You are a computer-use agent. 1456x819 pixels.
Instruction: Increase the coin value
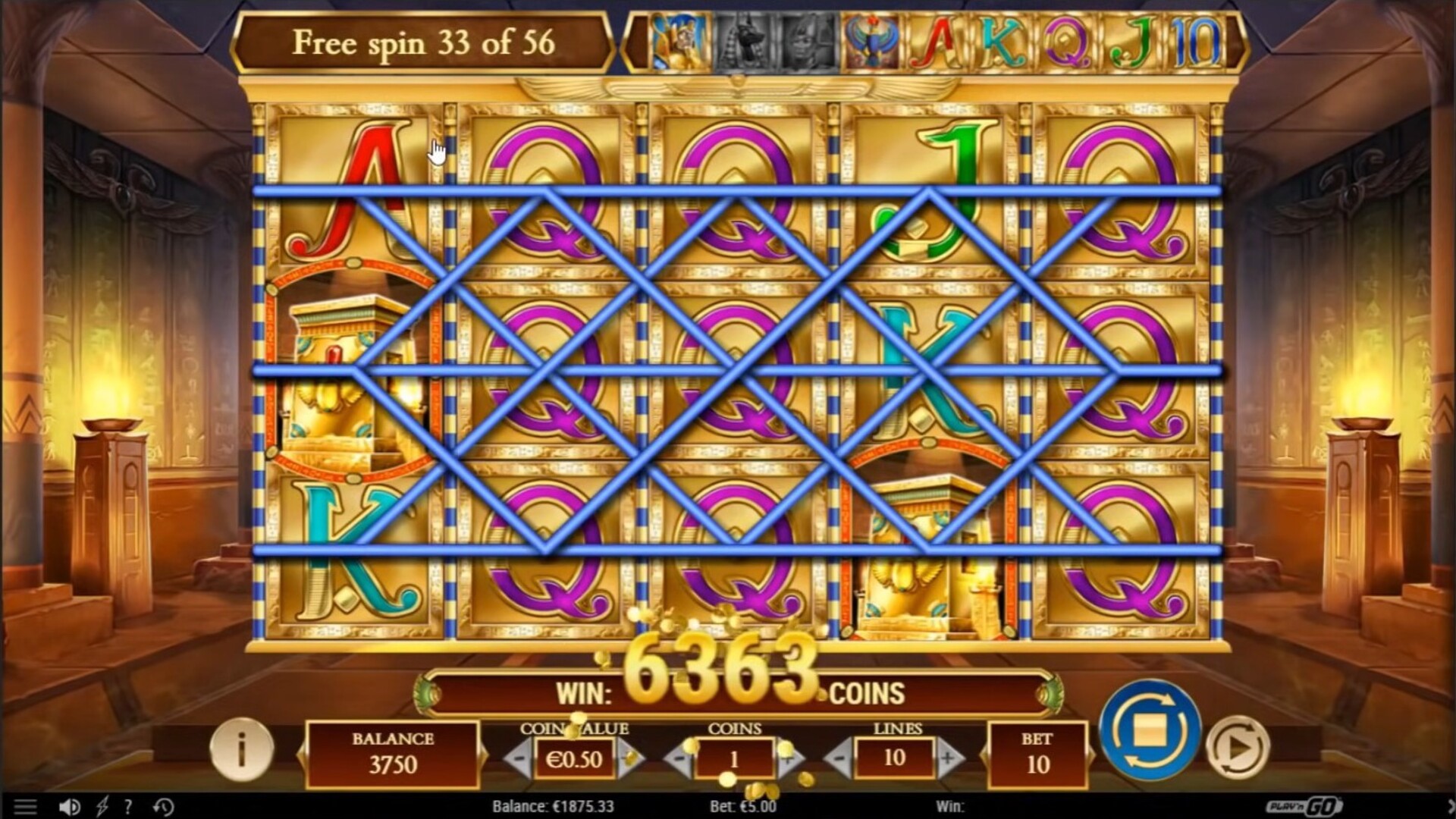tap(629, 758)
